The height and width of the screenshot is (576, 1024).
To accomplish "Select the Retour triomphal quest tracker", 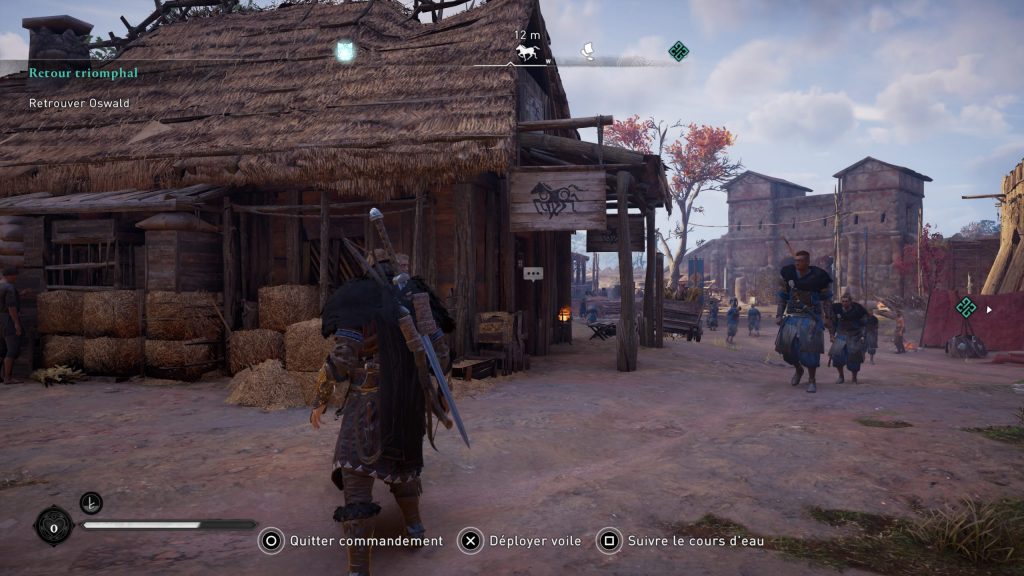I will 84,73.
